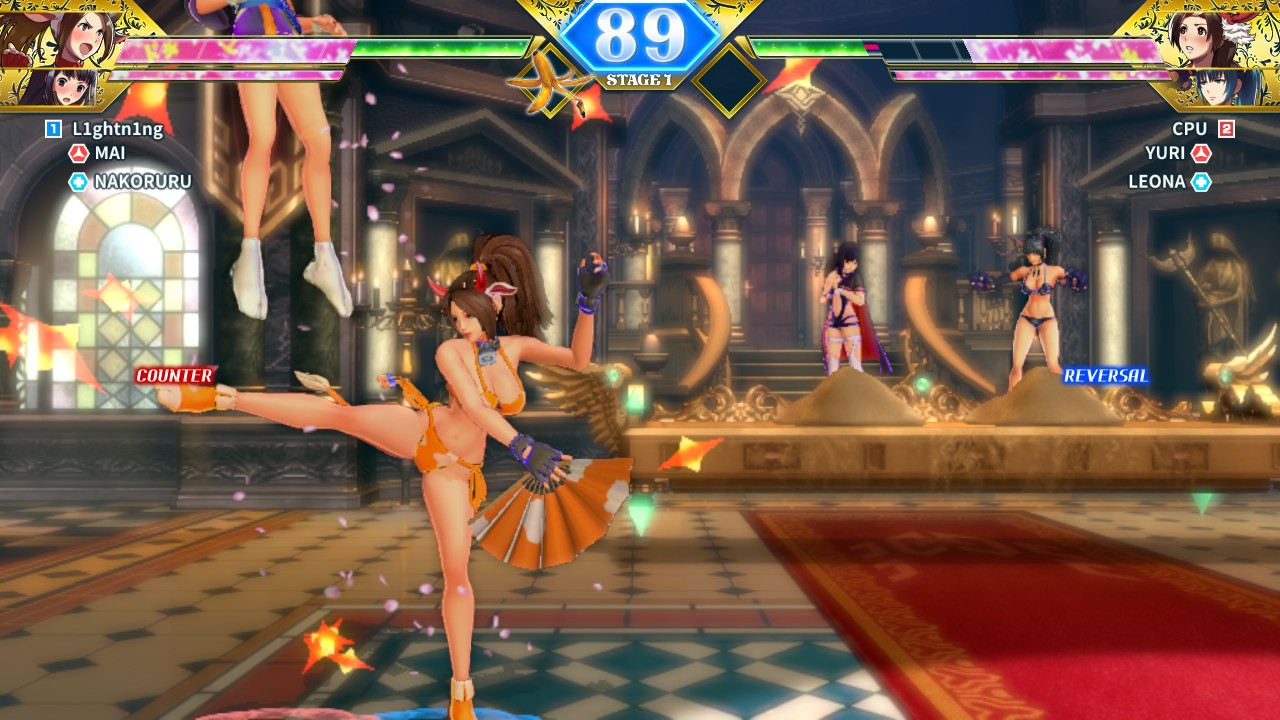Image resolution: width=1280 pixels, height=720 pixels.
Task: Click Yuri's portrait in the CPU corner
Action: [1209, 34]
